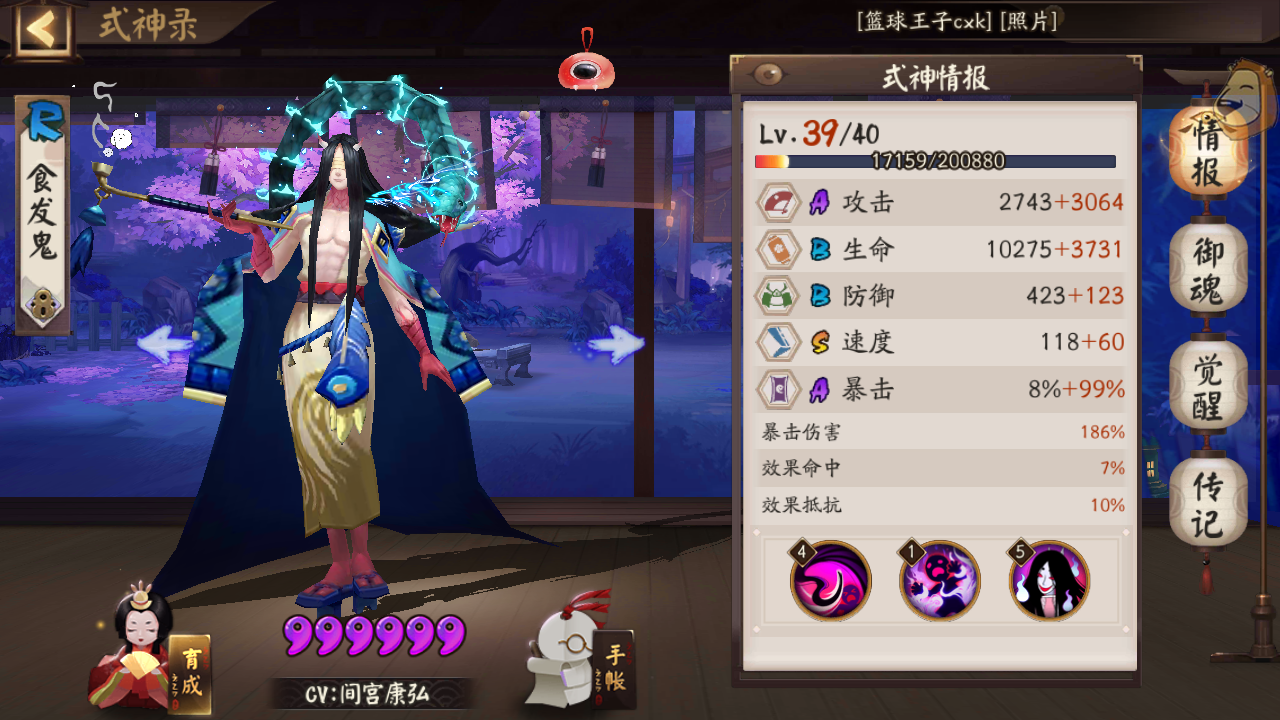Inspect the second skill at level 1
Viewport: 1280px width, 720px height.
939,580
